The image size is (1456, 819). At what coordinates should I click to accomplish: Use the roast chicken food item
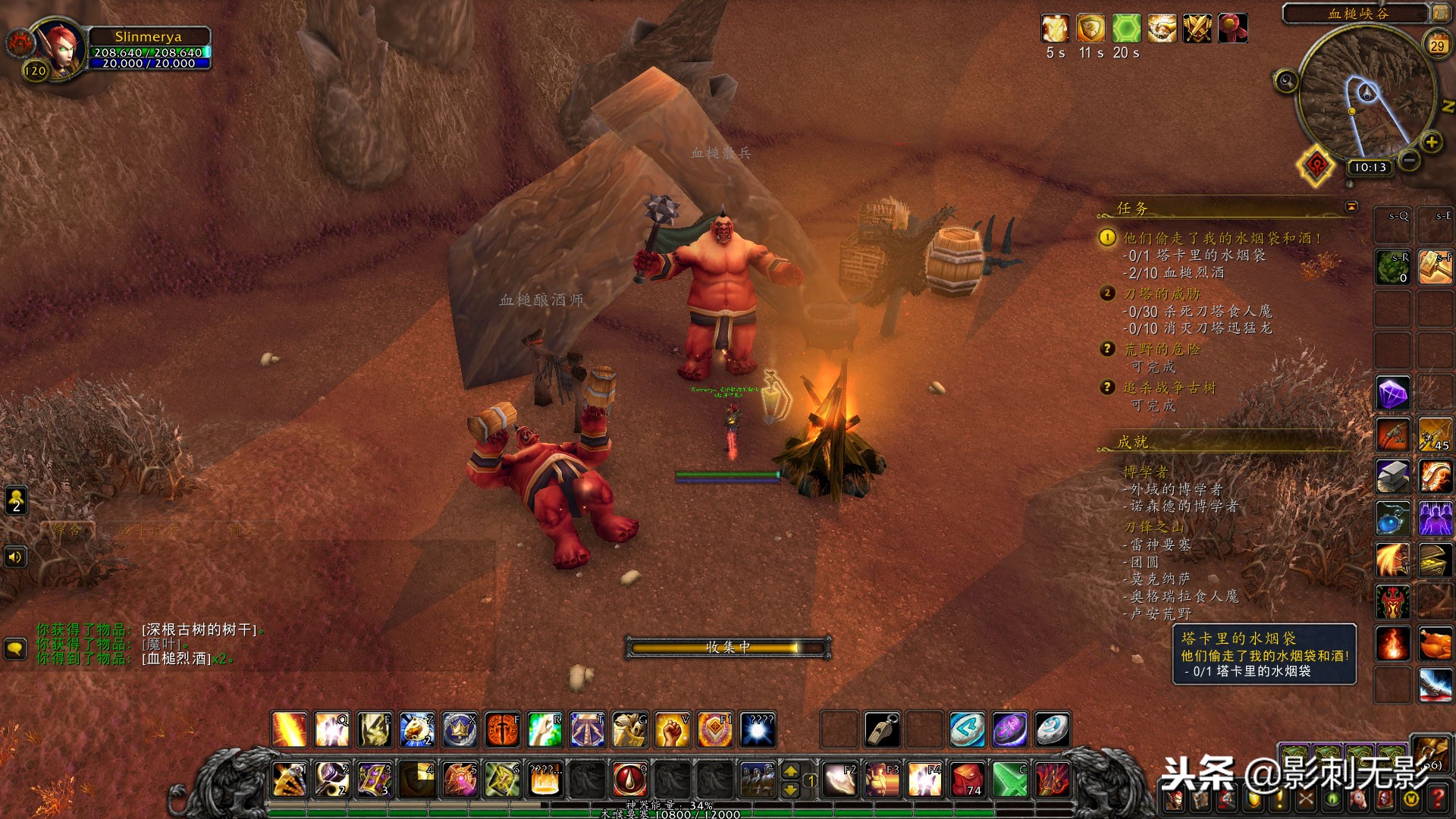pos(1435,643)
